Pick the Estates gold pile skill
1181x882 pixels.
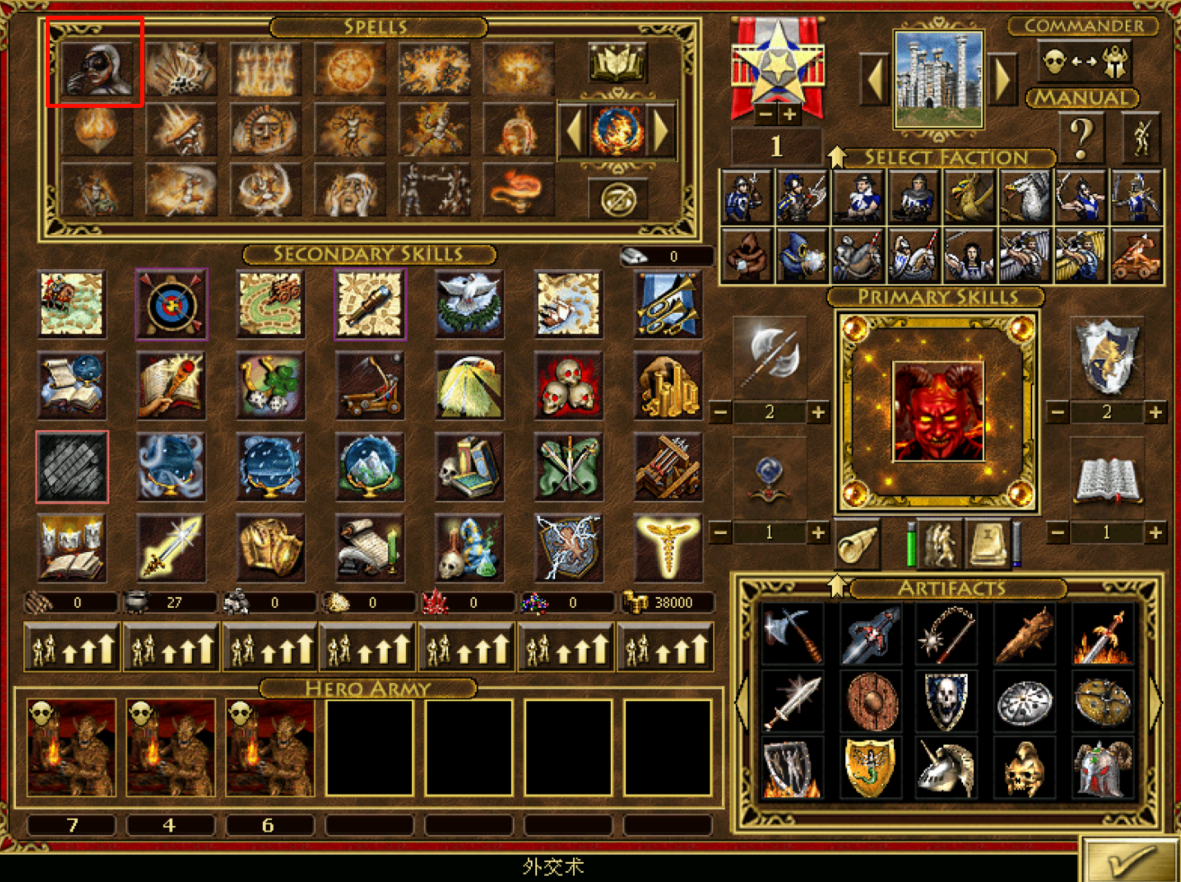click(668, 385)
